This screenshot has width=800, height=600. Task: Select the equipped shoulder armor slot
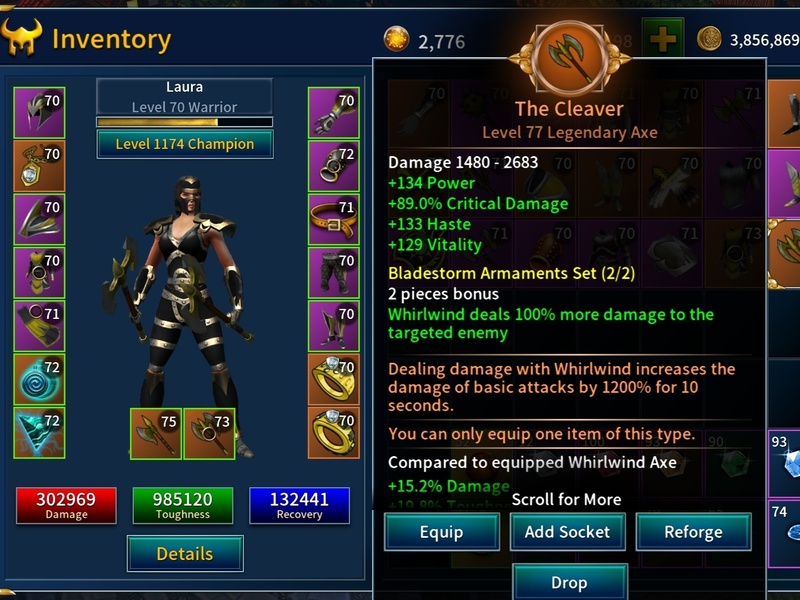[39, 219]
